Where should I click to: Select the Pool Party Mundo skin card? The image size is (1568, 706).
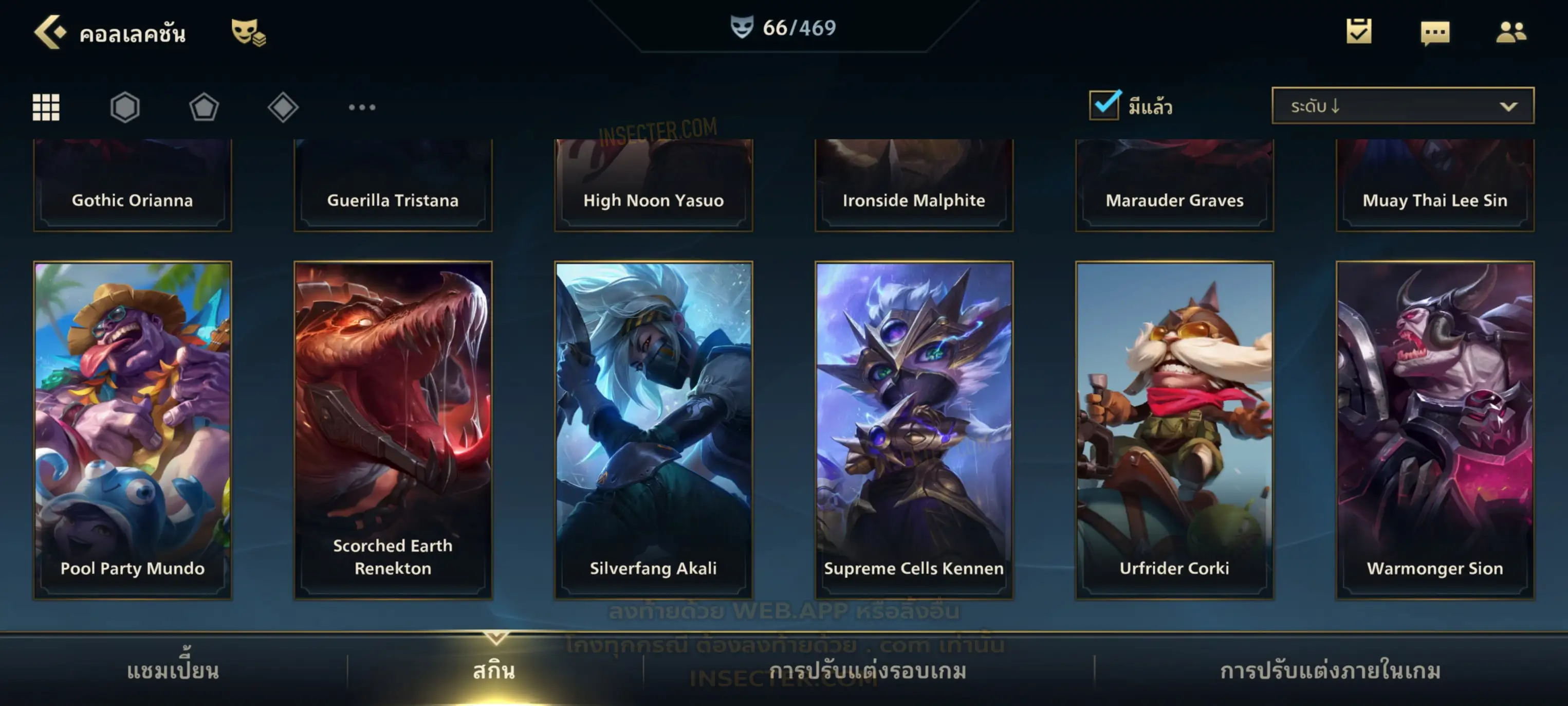pos(133,429)
